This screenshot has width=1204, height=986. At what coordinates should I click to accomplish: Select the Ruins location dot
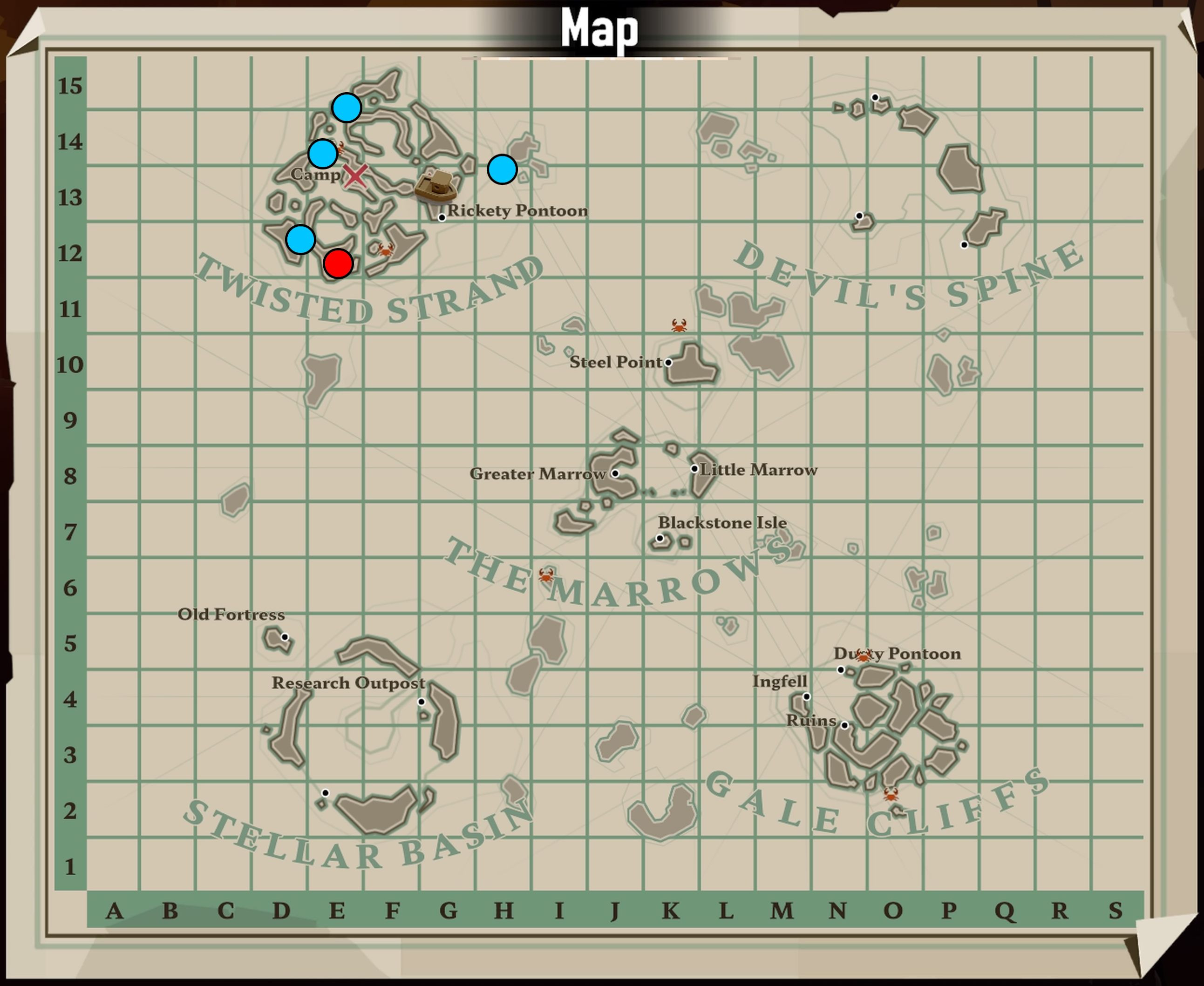[x=845, y=725]
